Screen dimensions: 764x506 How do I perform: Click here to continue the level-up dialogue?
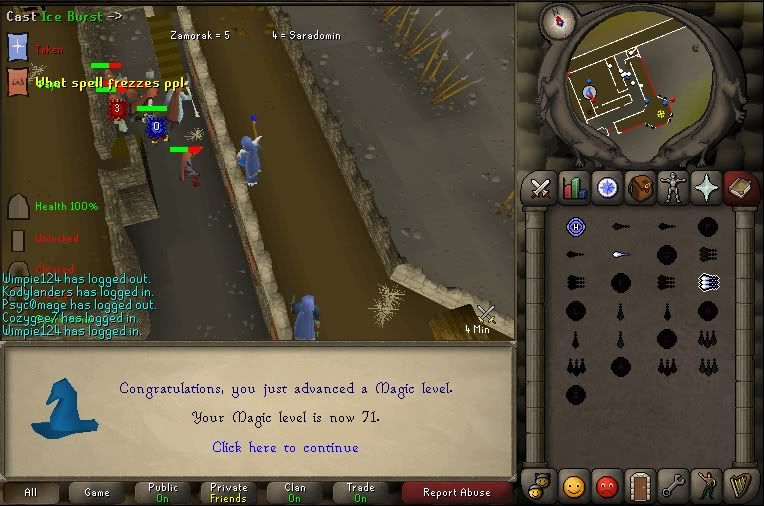[x=285, y=447]
